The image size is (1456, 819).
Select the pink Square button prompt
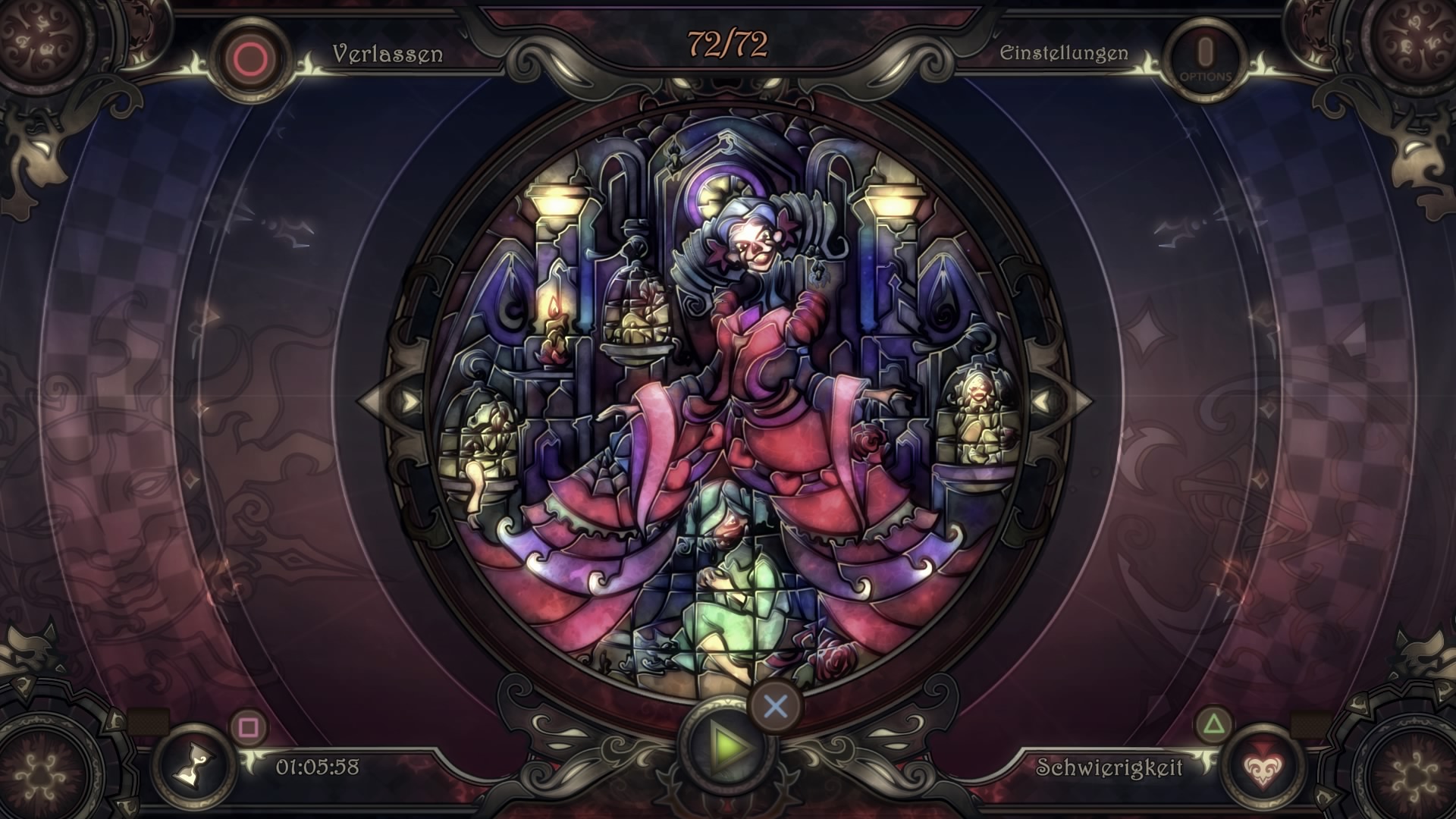248,726
